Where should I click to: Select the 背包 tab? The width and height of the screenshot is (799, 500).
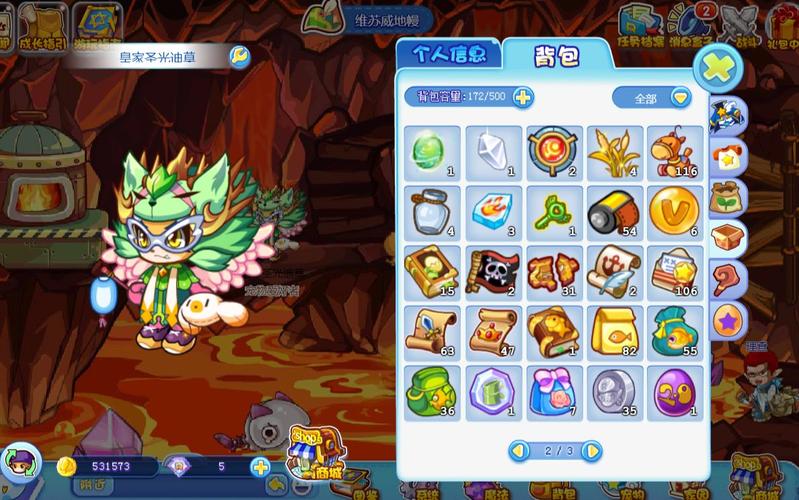(x=556, y=55)
